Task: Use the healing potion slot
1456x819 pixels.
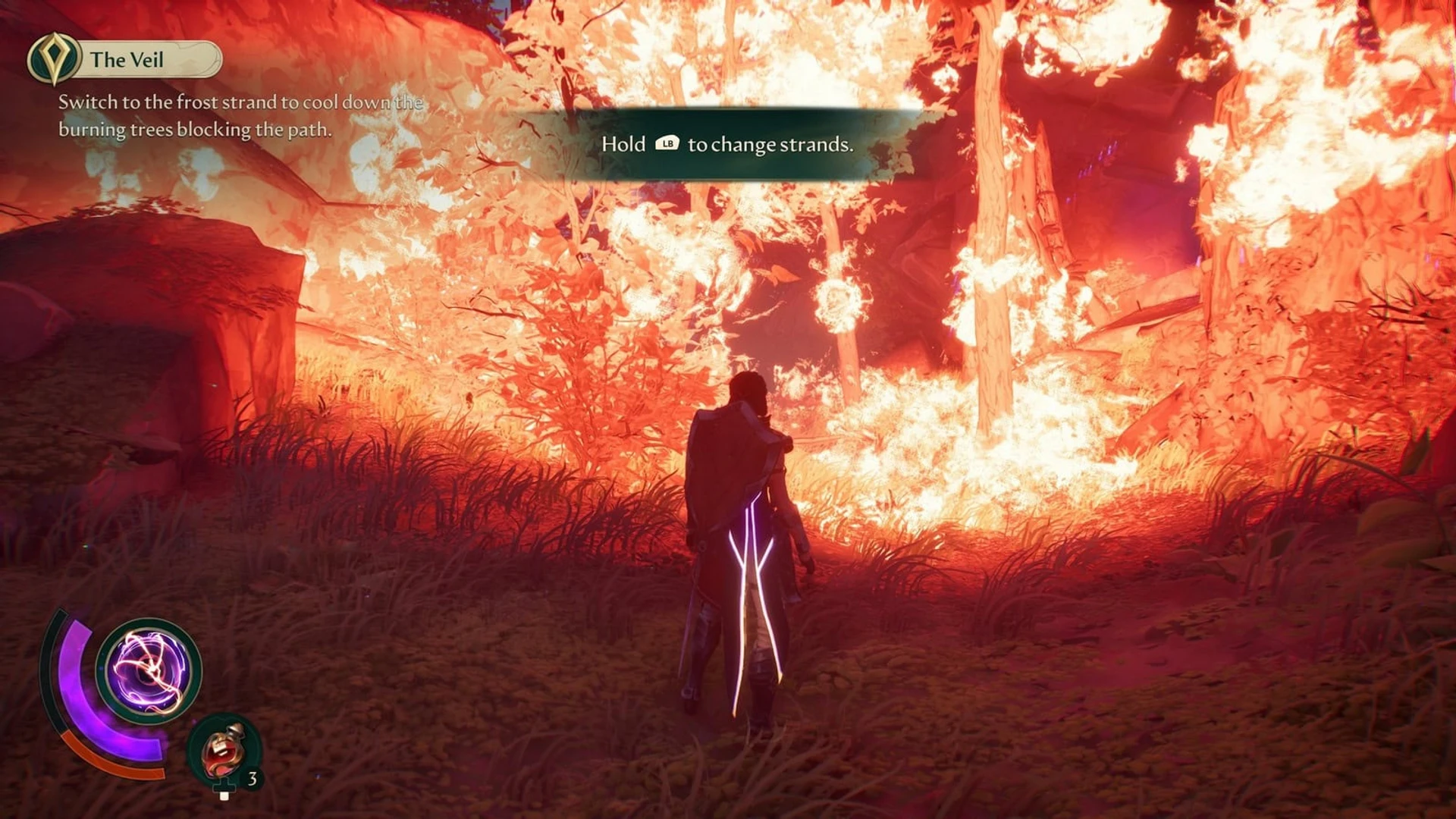Action: [224, 752]
